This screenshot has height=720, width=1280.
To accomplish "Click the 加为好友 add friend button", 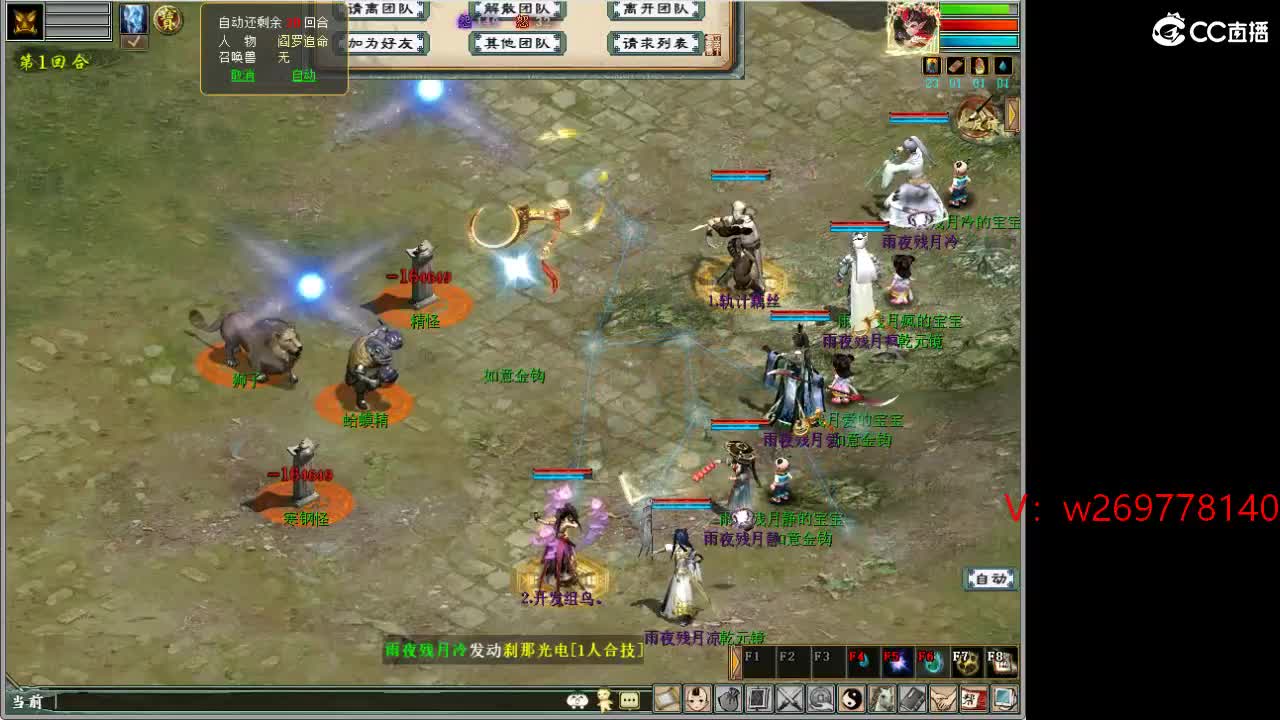I will pyautogui.click(x=386, y=44).
